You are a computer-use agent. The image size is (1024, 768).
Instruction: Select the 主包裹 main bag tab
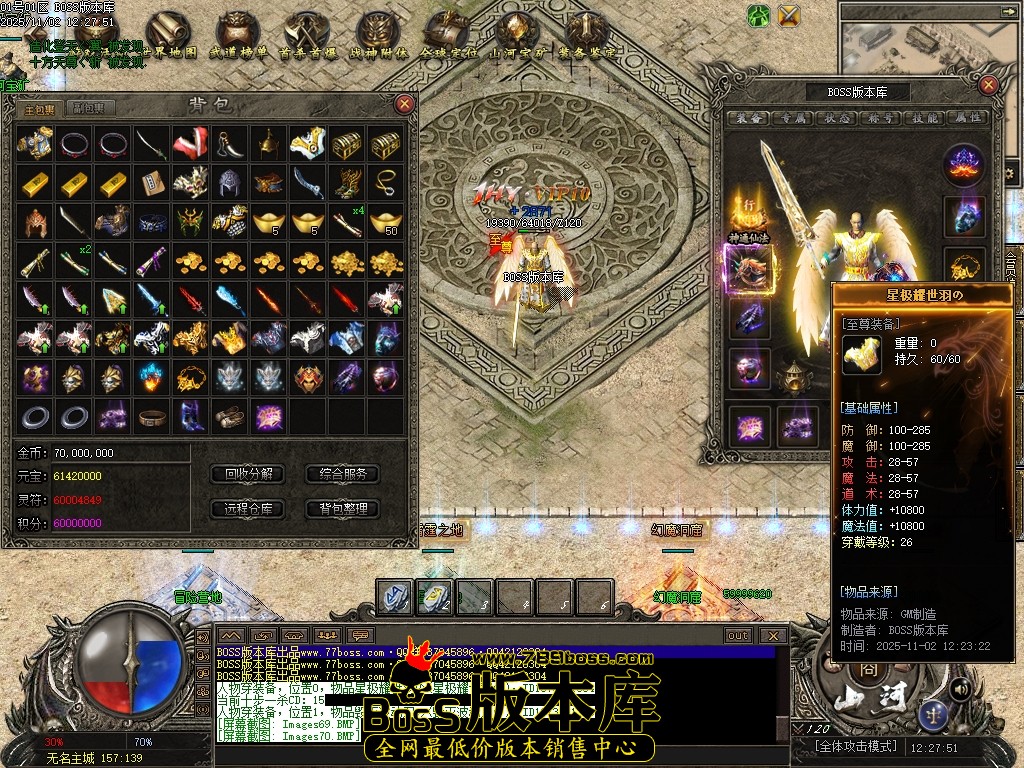[x=40, y=108]
